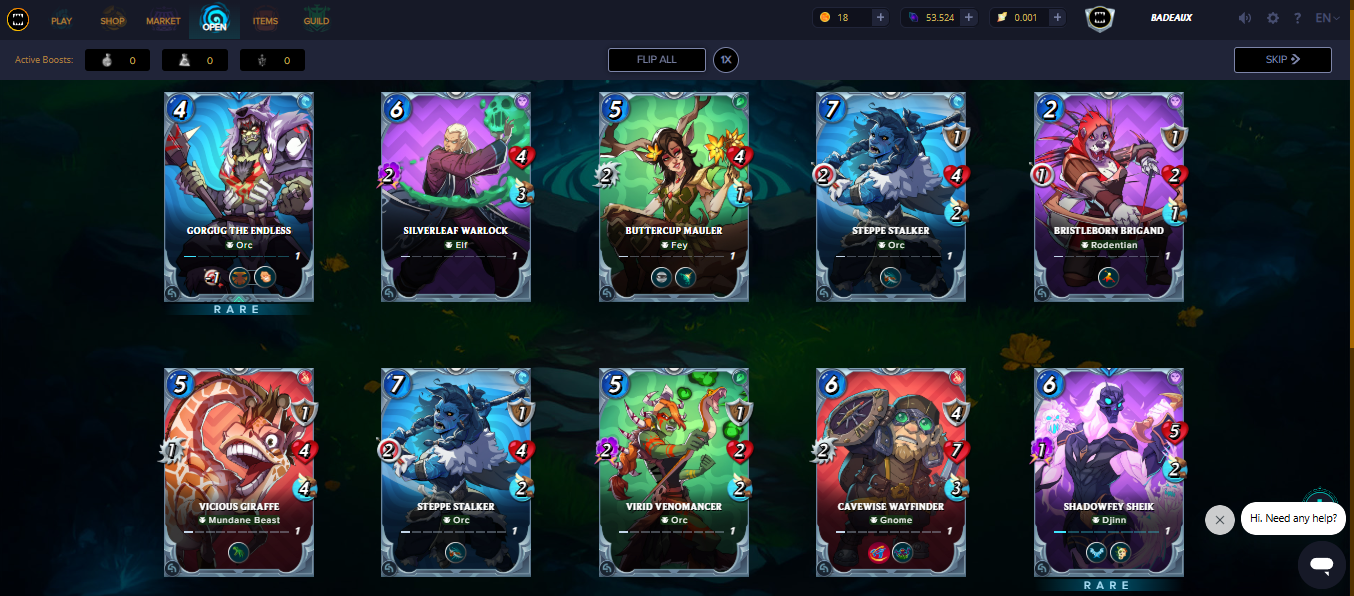Close the Need any help chat bubble
Screen dimensions: 1354x596
1219,520
